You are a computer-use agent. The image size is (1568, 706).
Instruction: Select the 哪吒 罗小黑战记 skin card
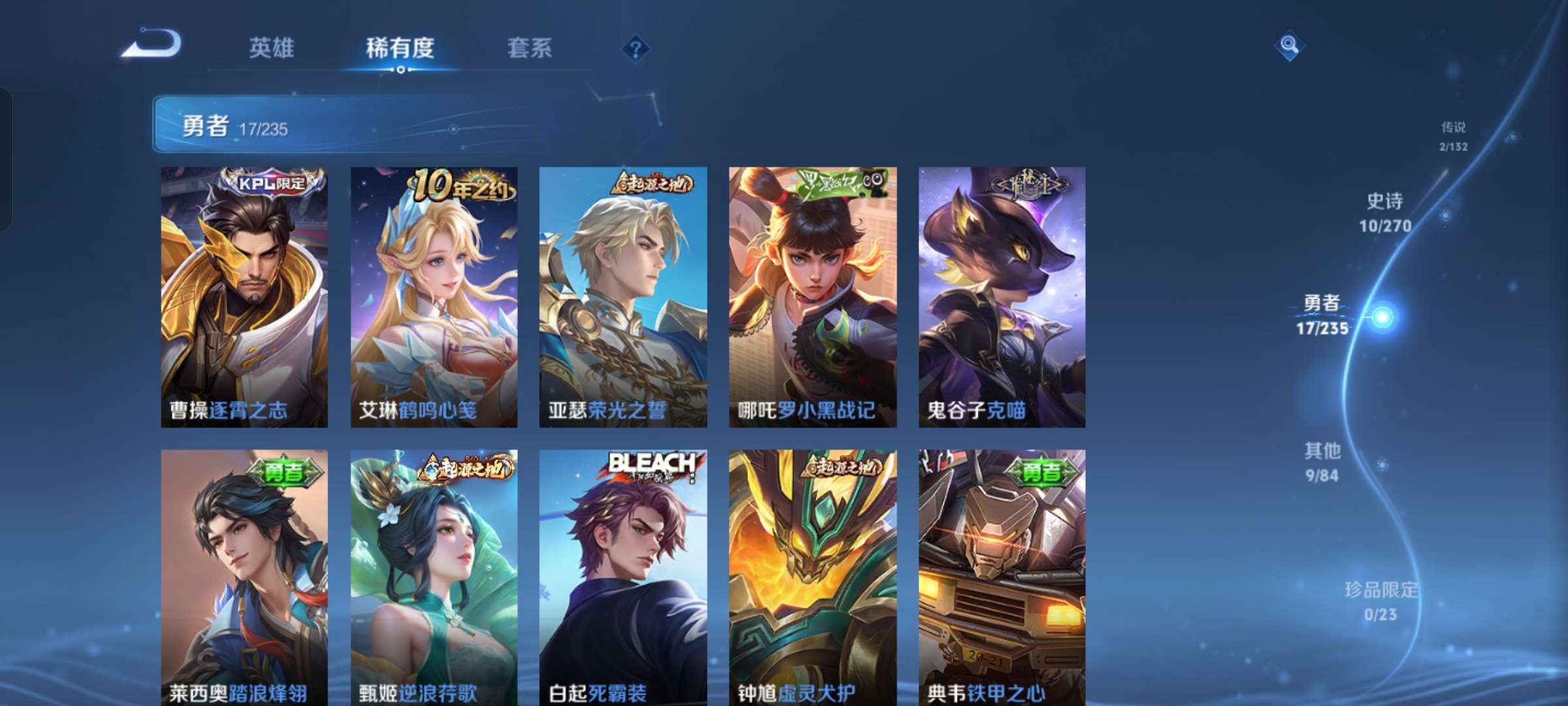click(813, 297)
